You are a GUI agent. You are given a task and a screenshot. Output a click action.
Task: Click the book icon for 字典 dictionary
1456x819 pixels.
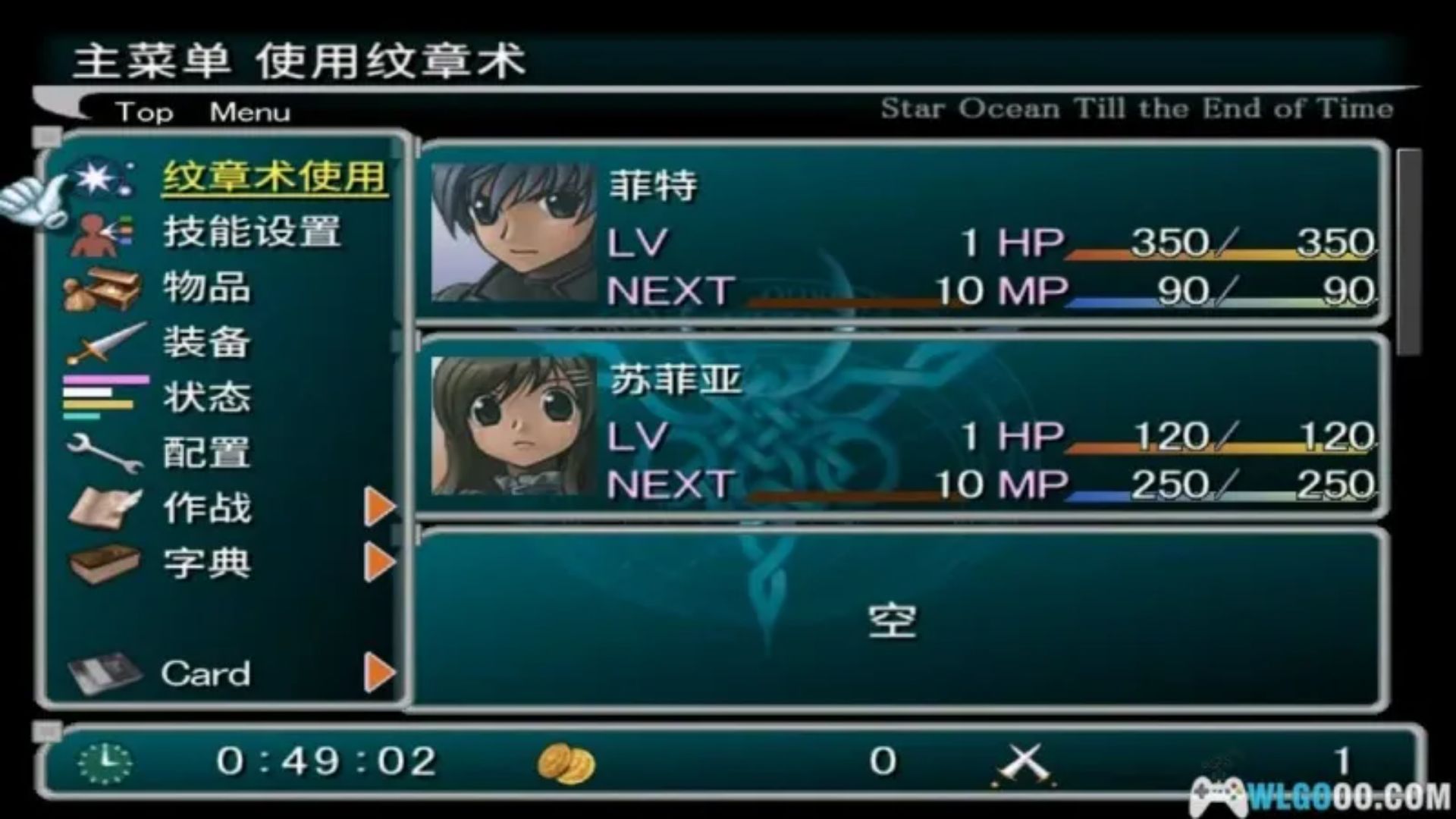point(106,563)
